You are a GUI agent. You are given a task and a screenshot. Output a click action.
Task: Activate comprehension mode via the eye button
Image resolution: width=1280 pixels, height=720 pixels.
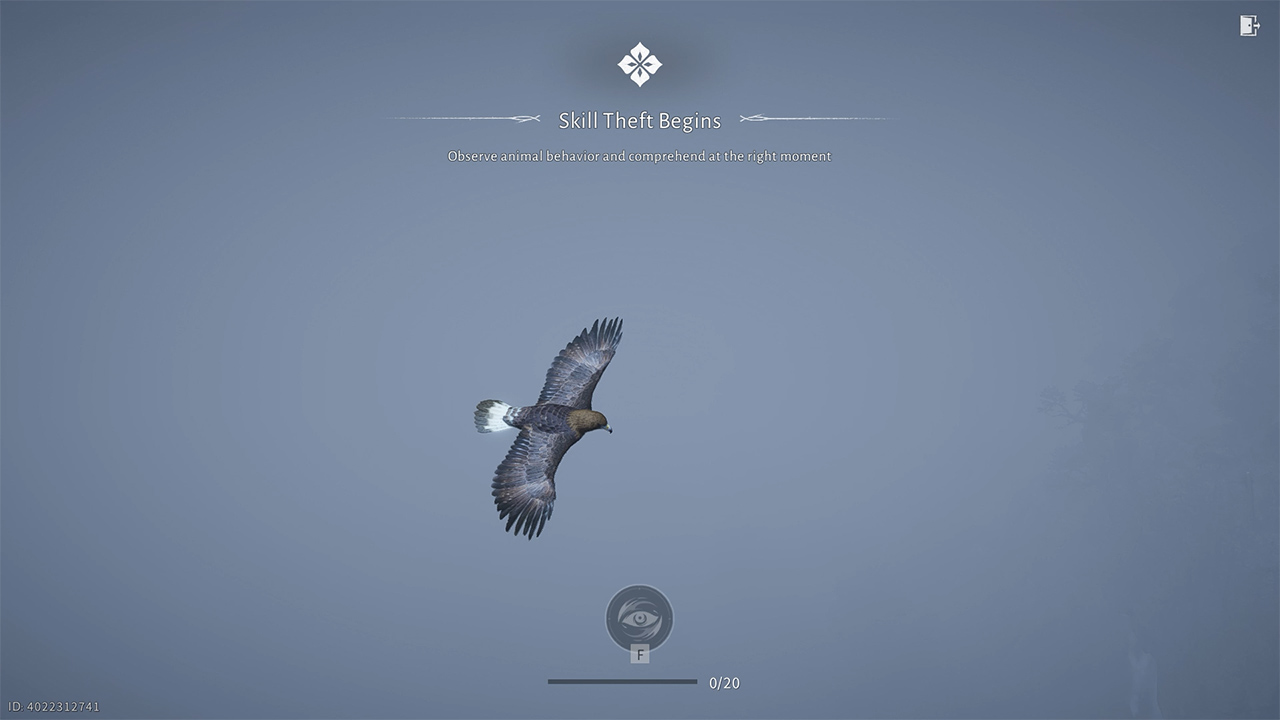[x=640, y=617]
